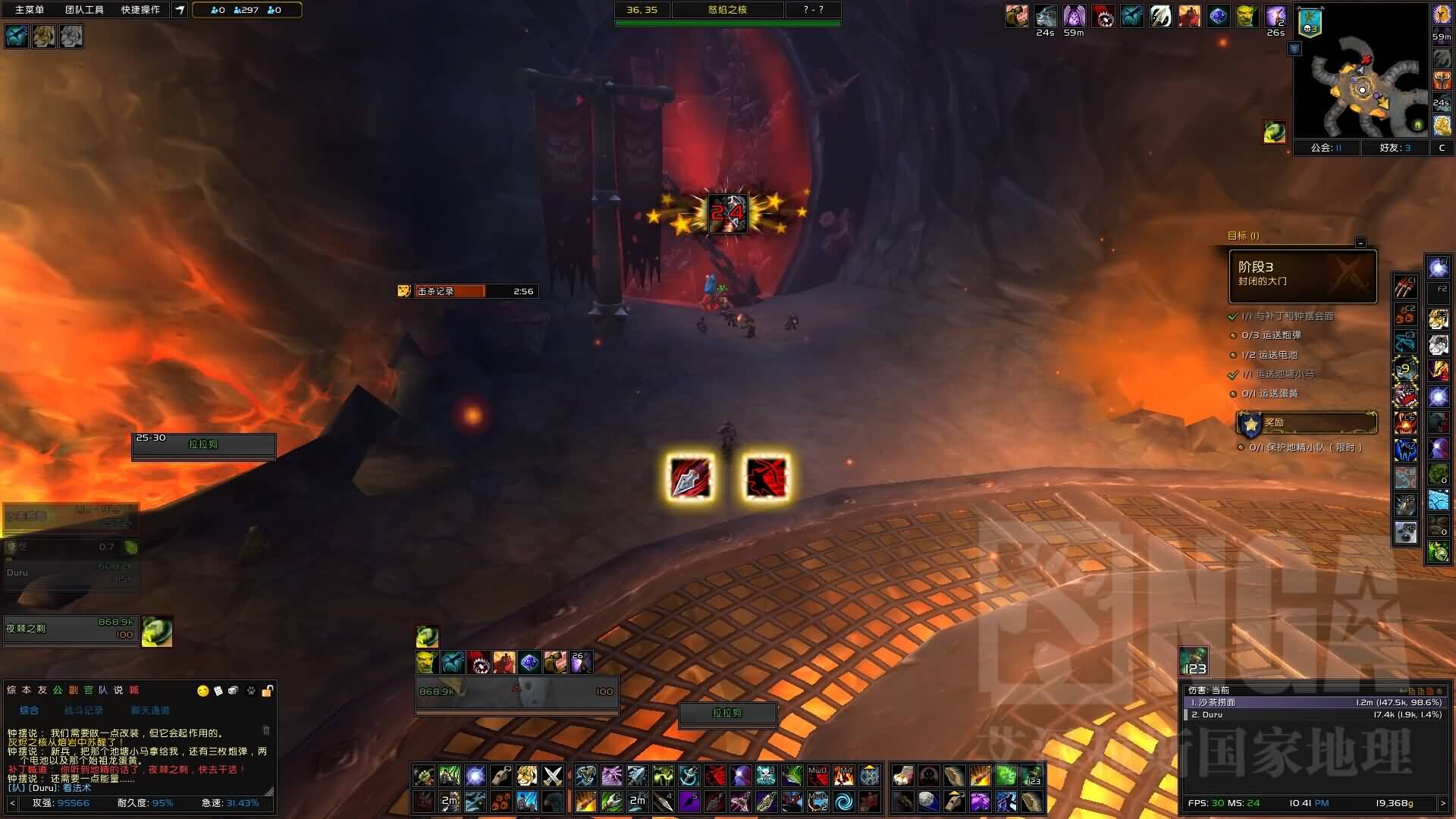Open the 好友 friends list button
The height and width of the screenshot is (819, 1456).
[x=1395, y=148]
